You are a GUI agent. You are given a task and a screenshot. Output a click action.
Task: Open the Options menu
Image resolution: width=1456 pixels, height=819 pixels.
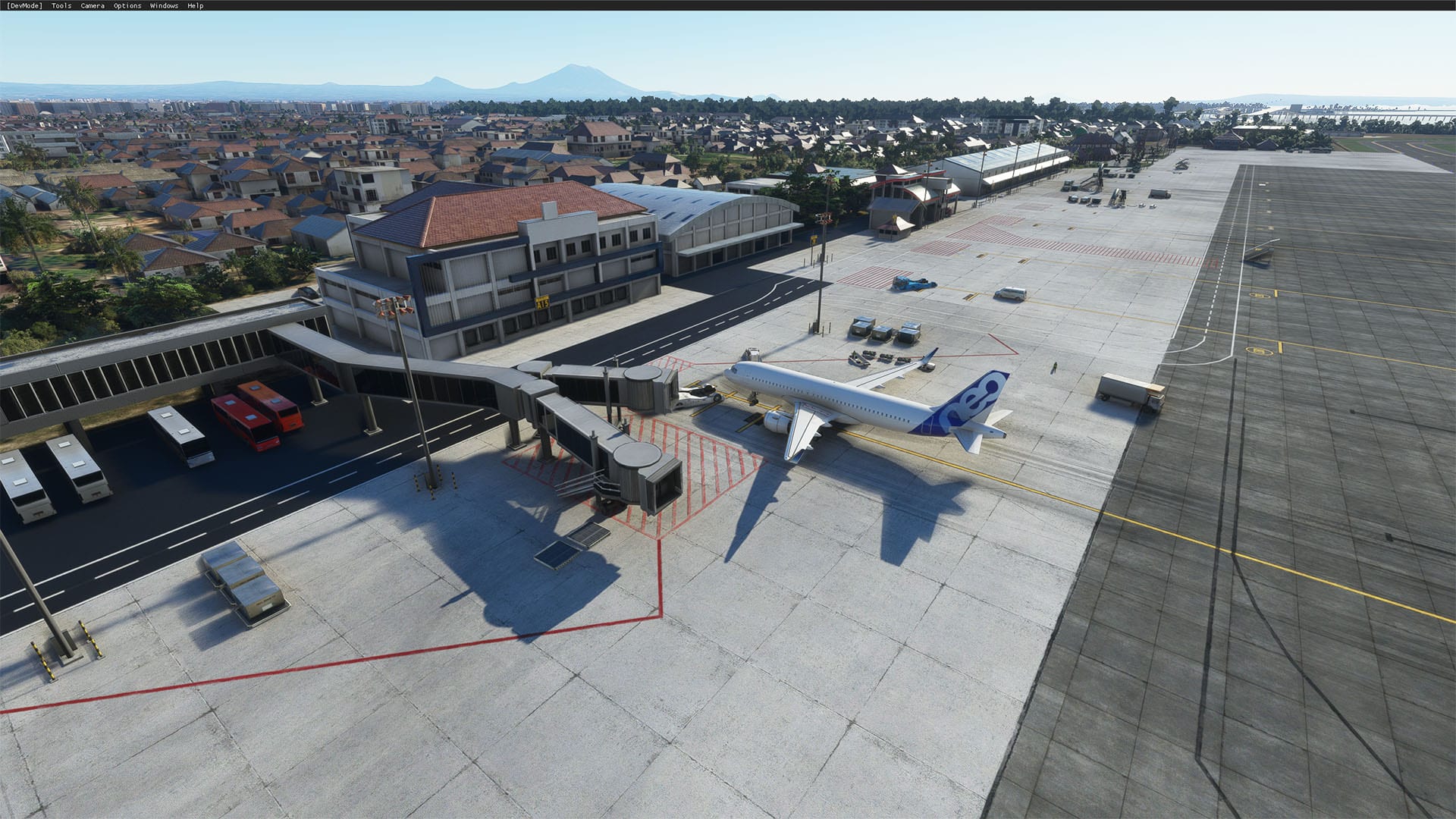click(126, 5)
